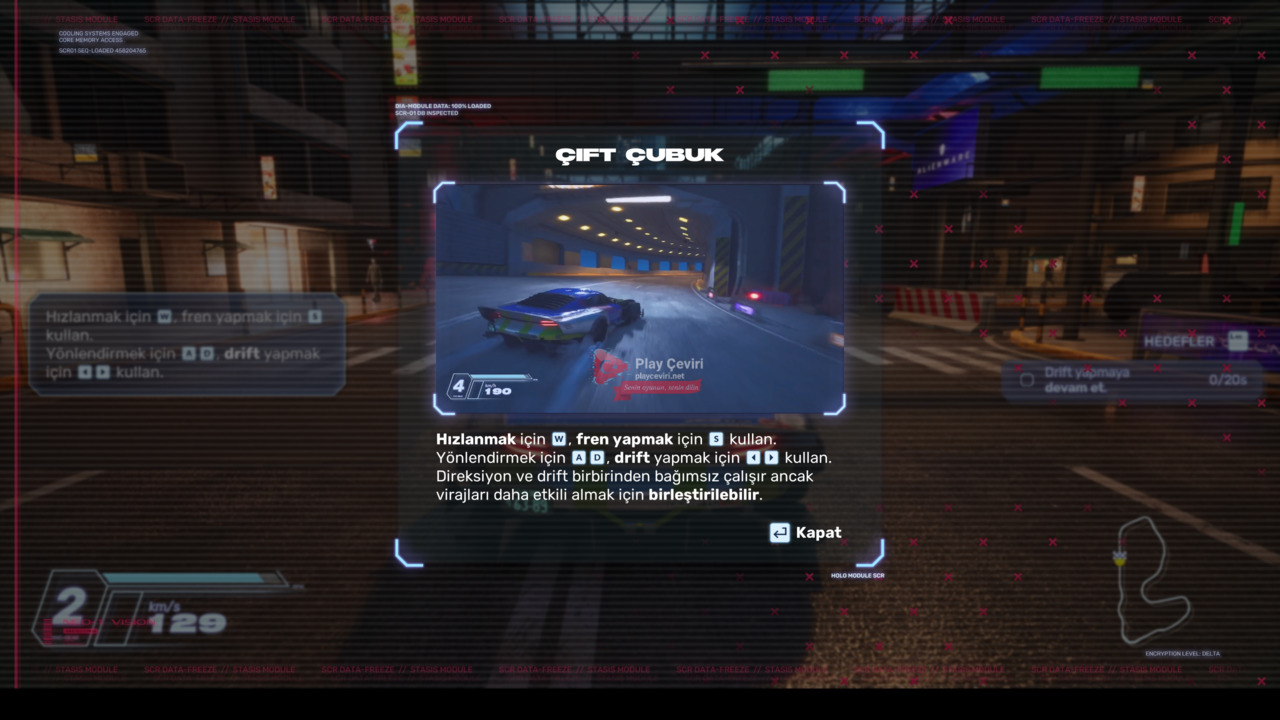
Task: Open the track minimap
Action: click(1152, 580)
